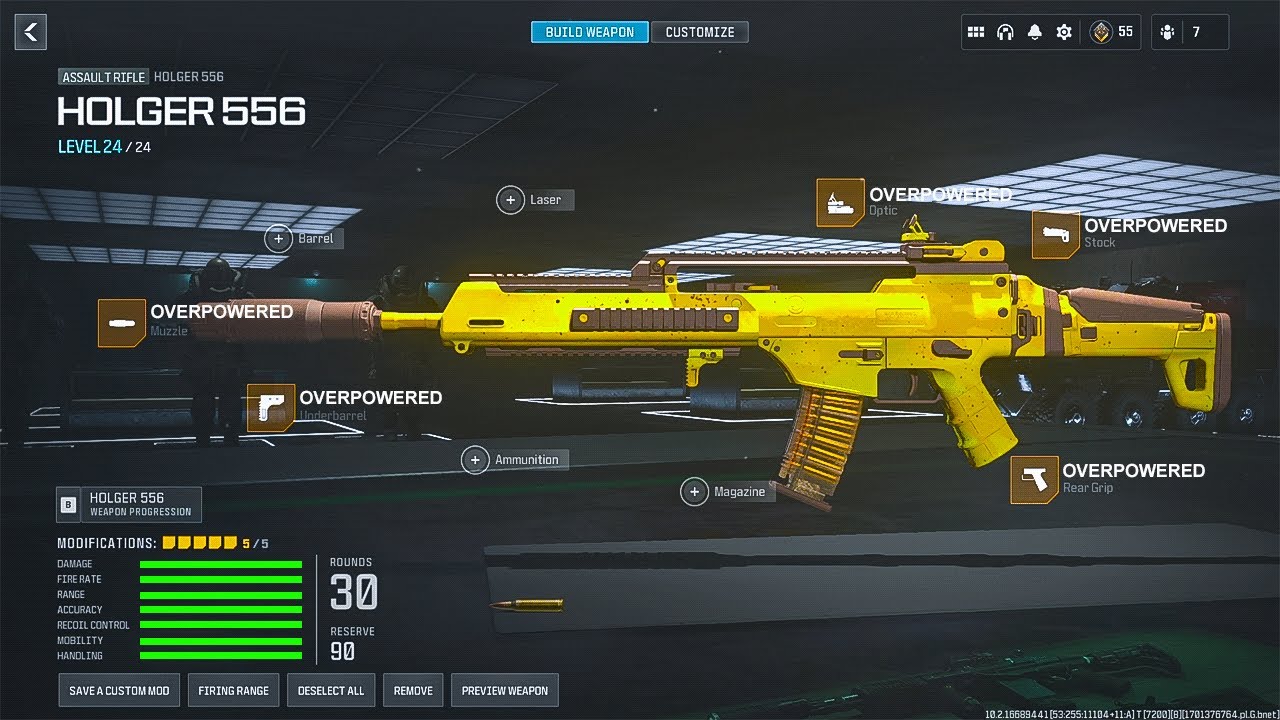Select the Underbarrel attachment slot
This screenshot has width=1280, height=720.
[270, 408]
